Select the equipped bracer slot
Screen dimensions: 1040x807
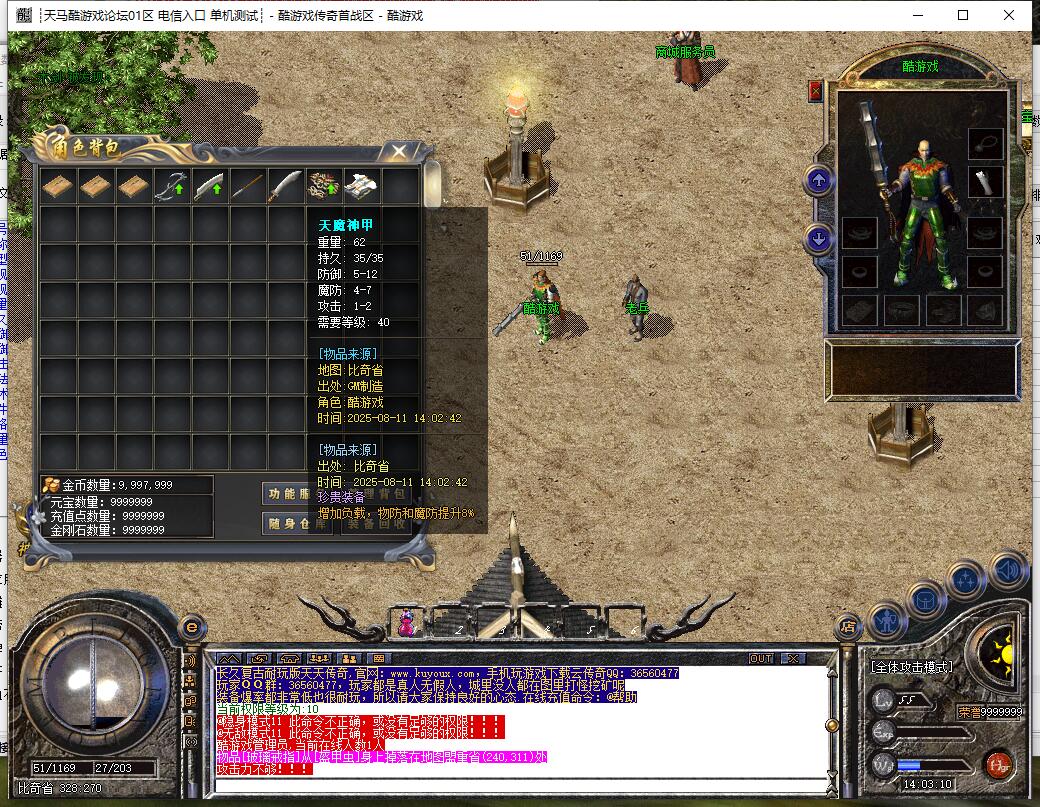pyautogui.click(x=986, y=183)
